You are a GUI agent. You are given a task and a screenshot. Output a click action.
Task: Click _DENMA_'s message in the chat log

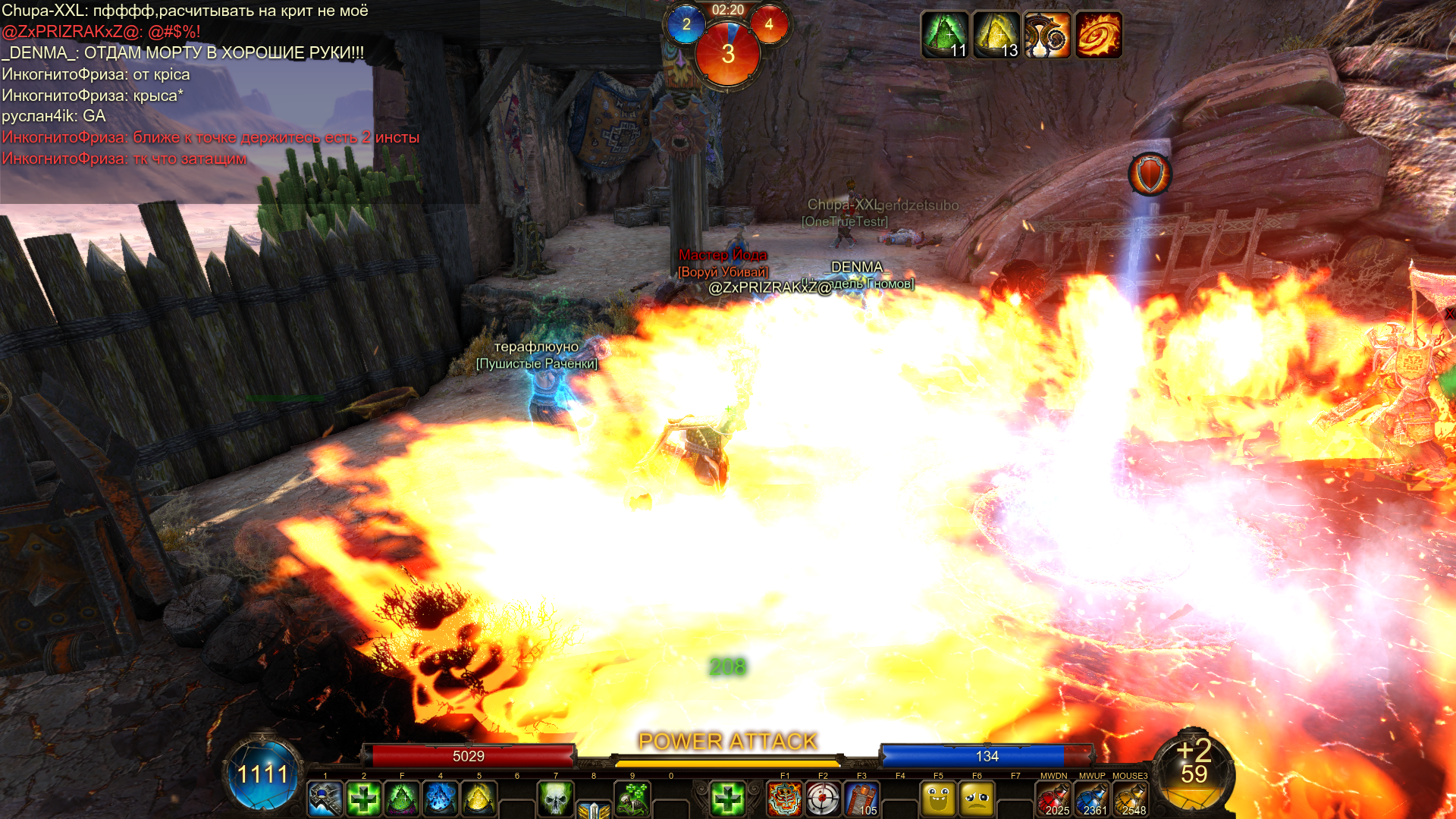[183, 53]
